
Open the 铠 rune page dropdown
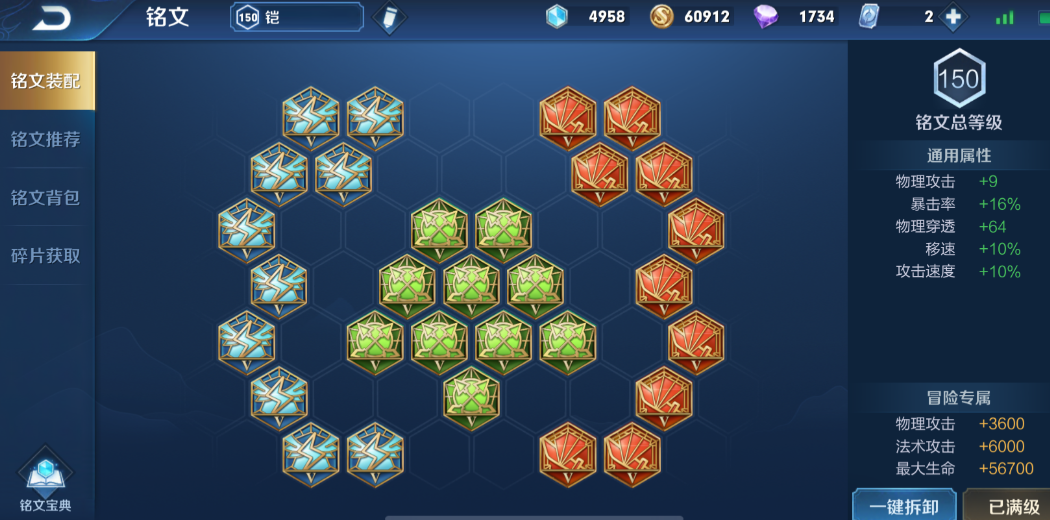[x=297, y=17]
